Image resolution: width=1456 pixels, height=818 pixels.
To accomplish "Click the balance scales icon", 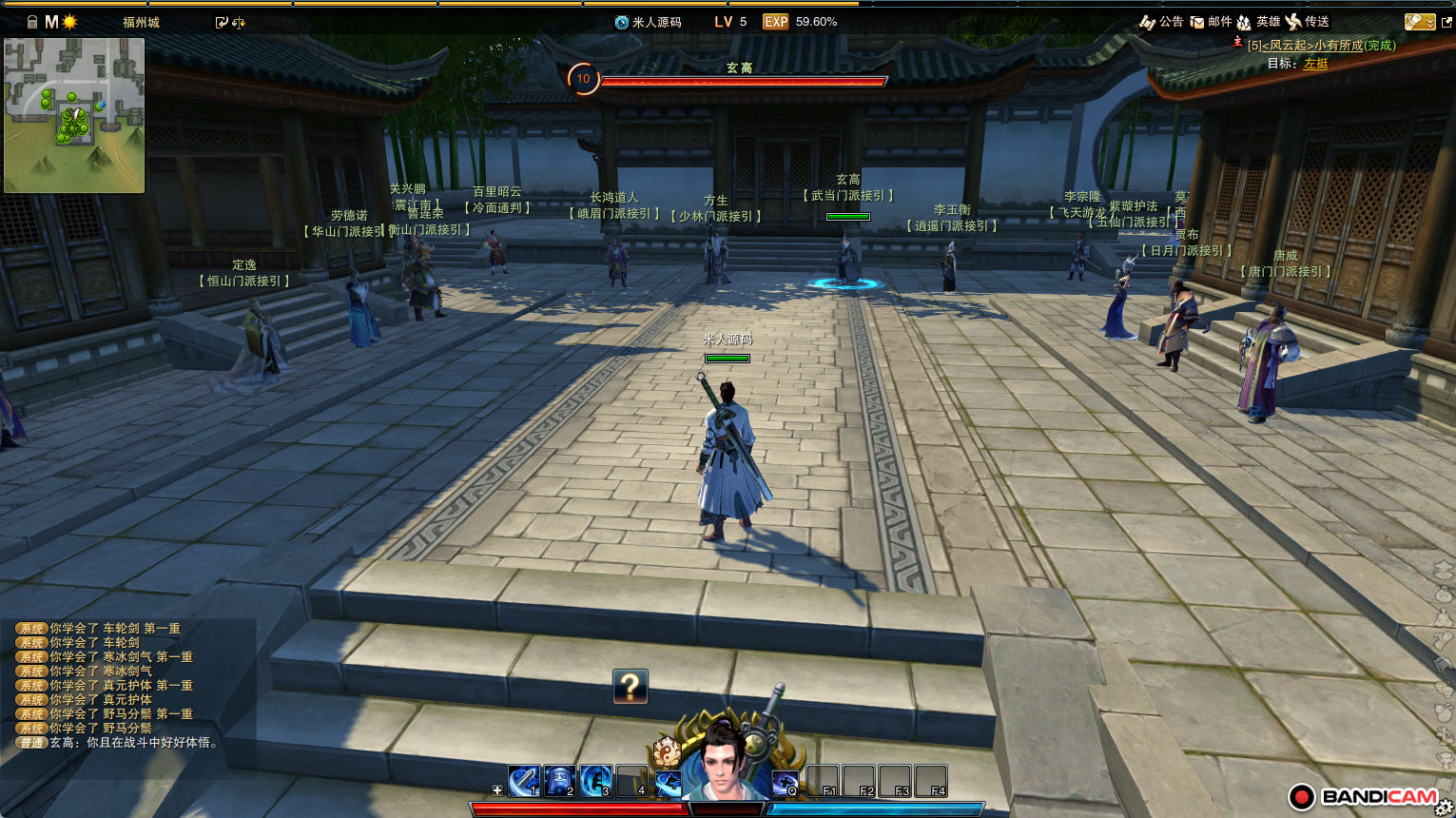I will click(239, 23).
